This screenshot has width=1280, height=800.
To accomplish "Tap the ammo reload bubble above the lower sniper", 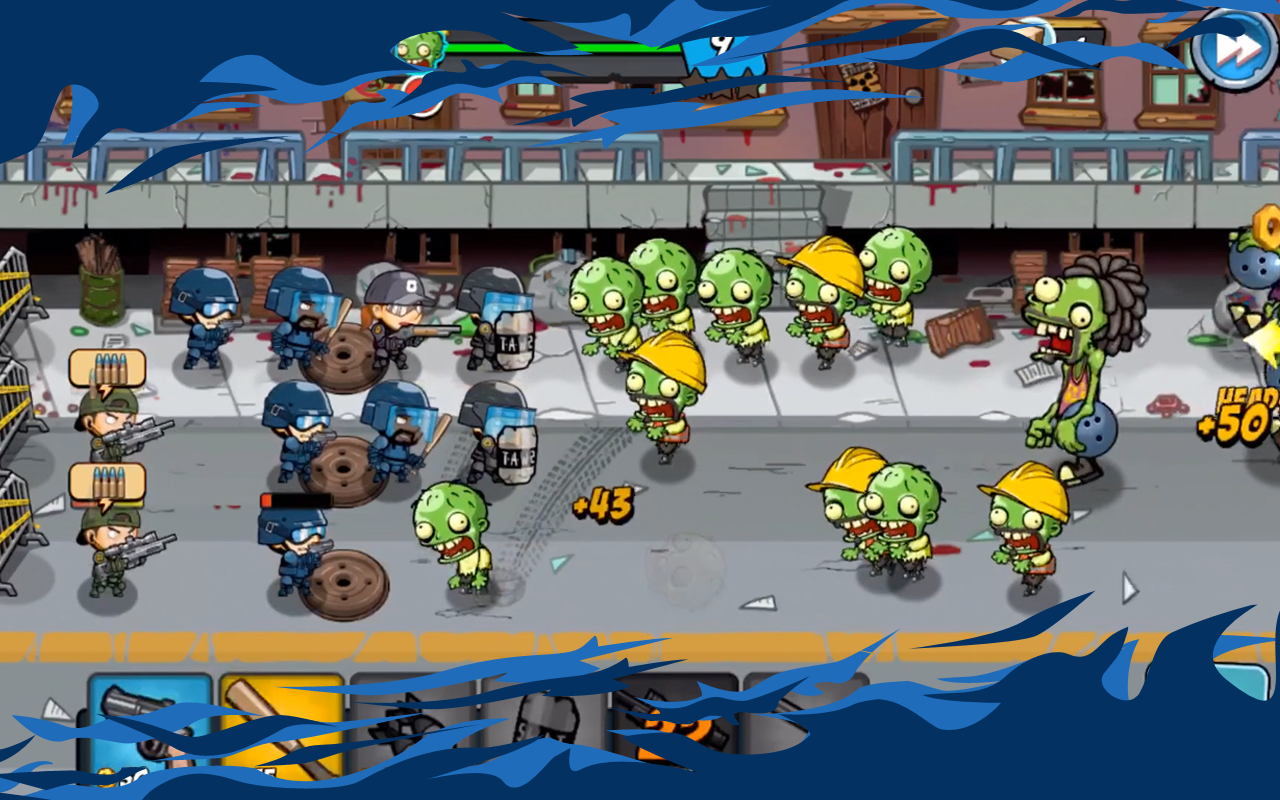I will 107,478.
